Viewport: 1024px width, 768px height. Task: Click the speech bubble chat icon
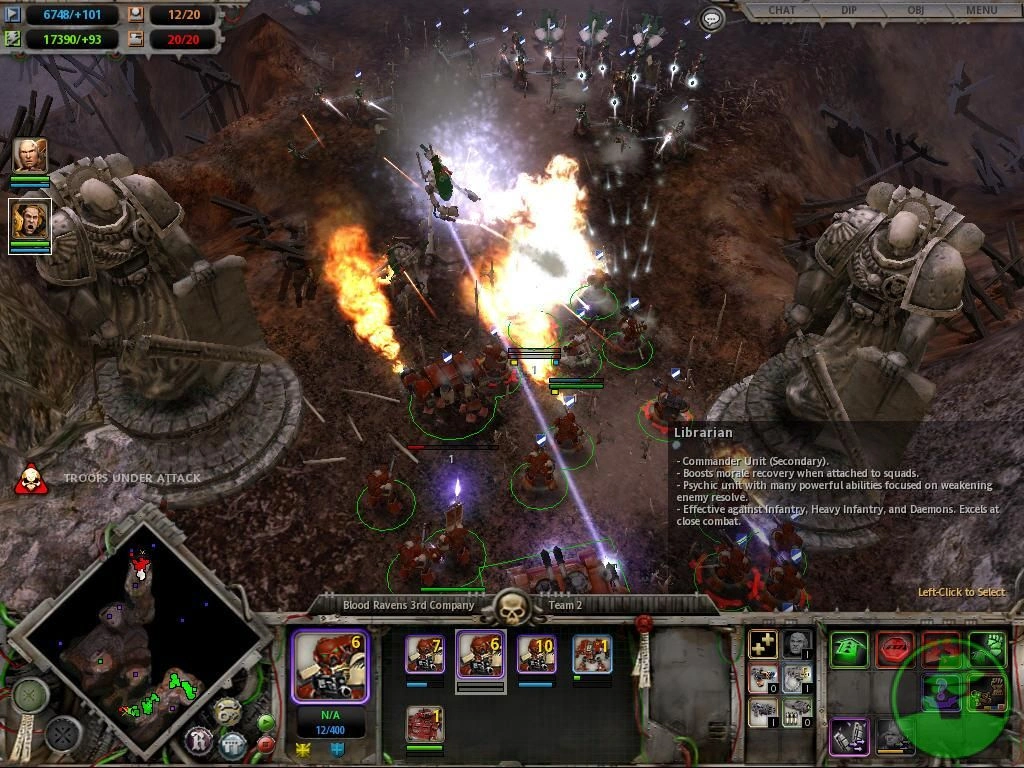712,19
